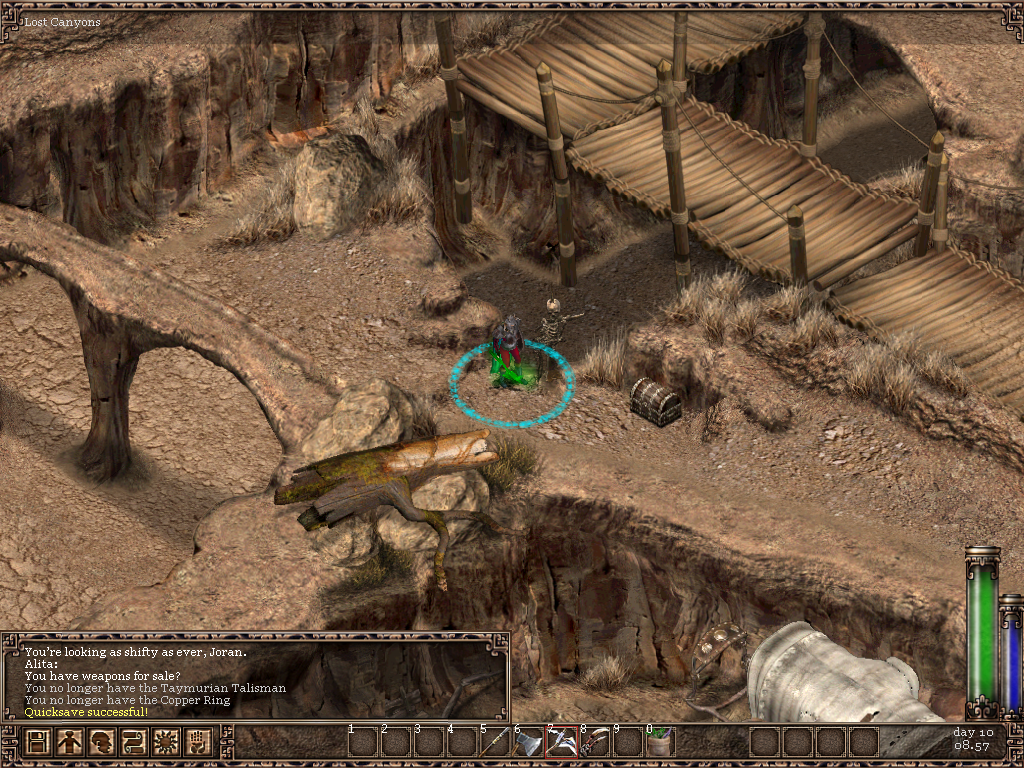Viewport: 1024px width, 768px height.
Task: Select the highlighted weapon in slot 7
Action: [562, 742]
